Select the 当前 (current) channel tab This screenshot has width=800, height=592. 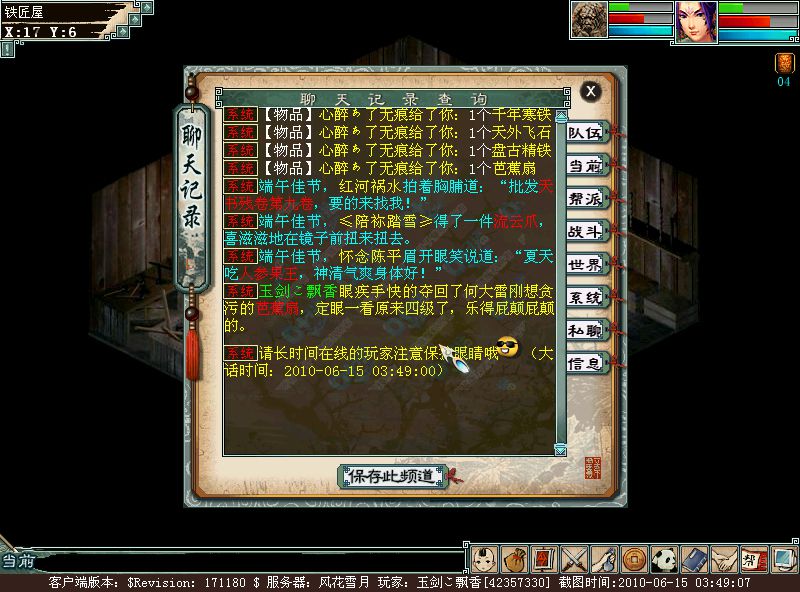pyautogui.click(x=585, y=165)
